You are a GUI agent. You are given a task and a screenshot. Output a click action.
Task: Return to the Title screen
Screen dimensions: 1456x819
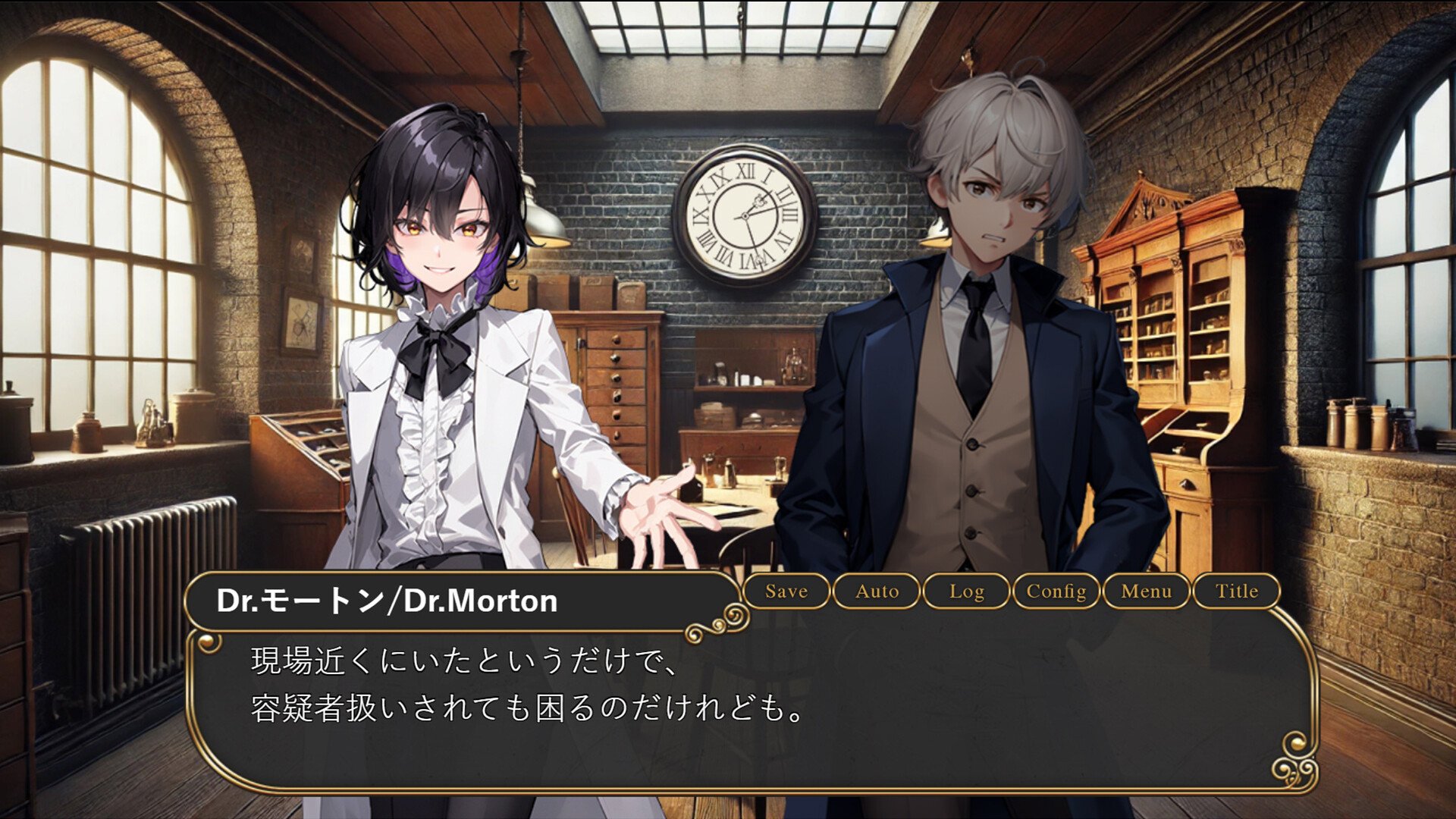pyautogui.click(x=1236, y=591)
